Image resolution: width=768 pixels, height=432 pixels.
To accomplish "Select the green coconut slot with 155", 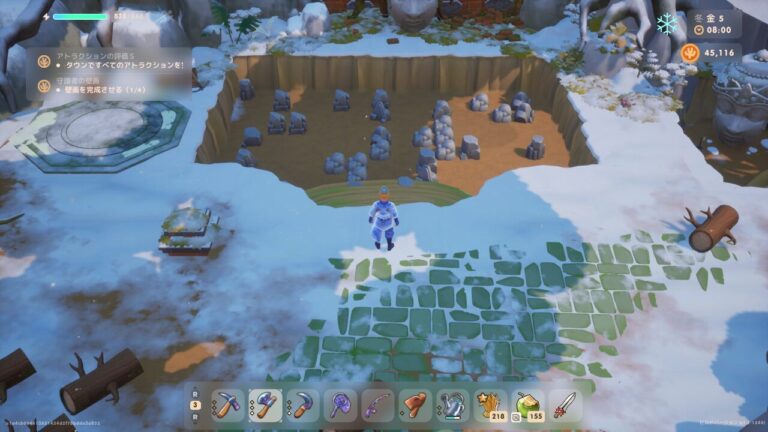I will pyautogui.click(x=527, y=405).
